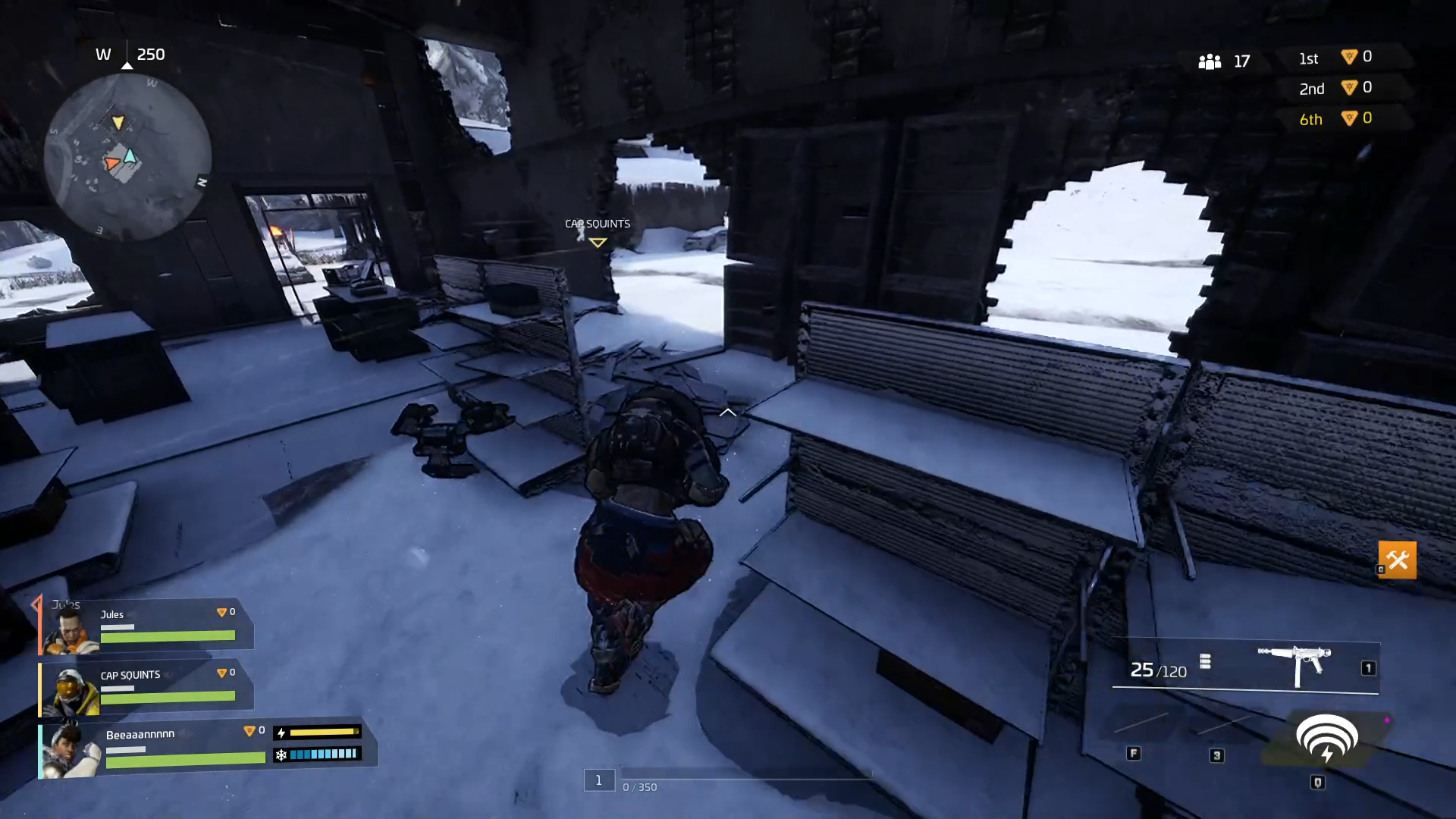Click Jules's orange trophy crest icon
Screen dimensions: 1456x819
pos(221,612)
